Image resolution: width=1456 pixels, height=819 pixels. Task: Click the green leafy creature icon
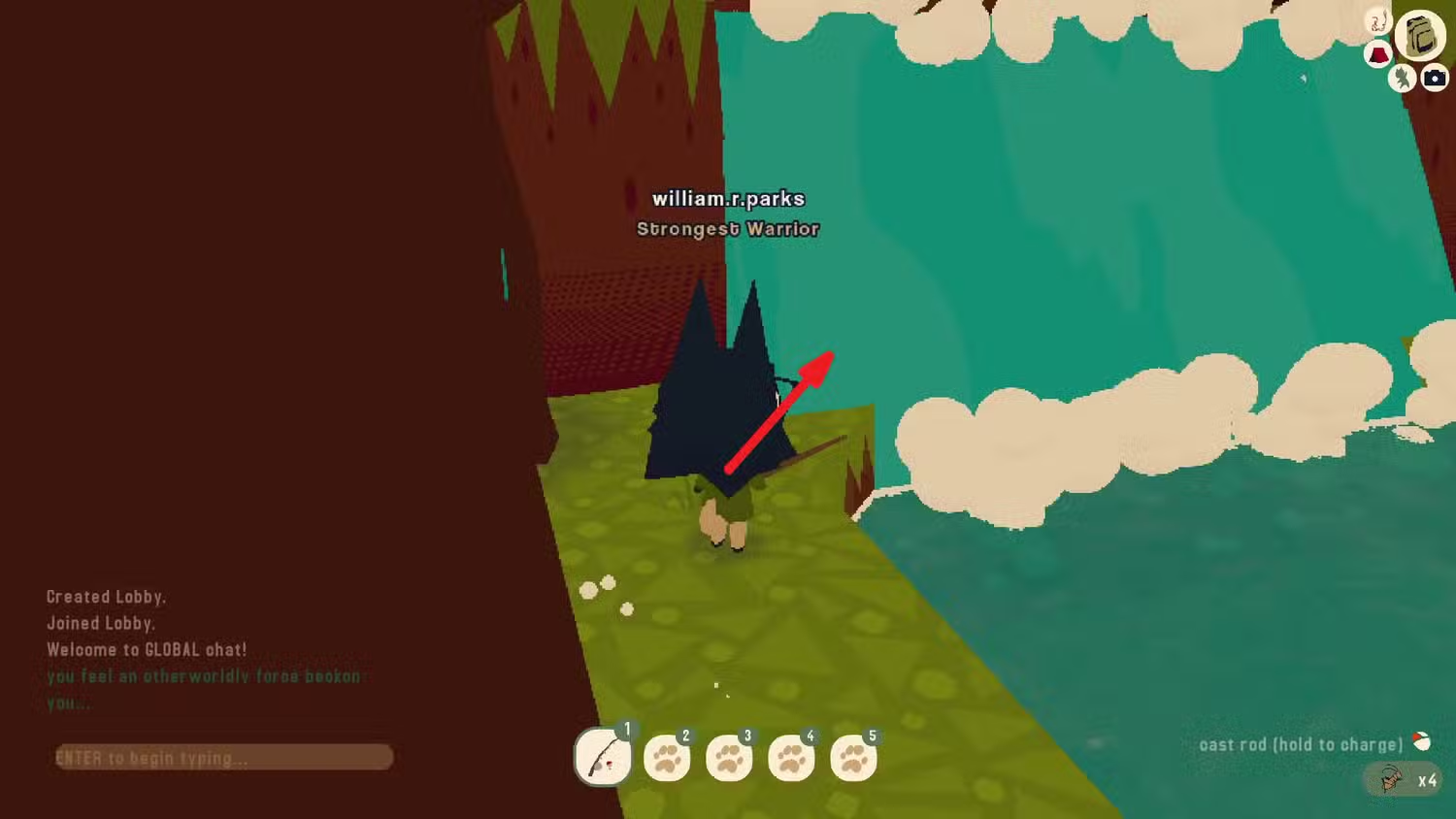point(1401,78)
